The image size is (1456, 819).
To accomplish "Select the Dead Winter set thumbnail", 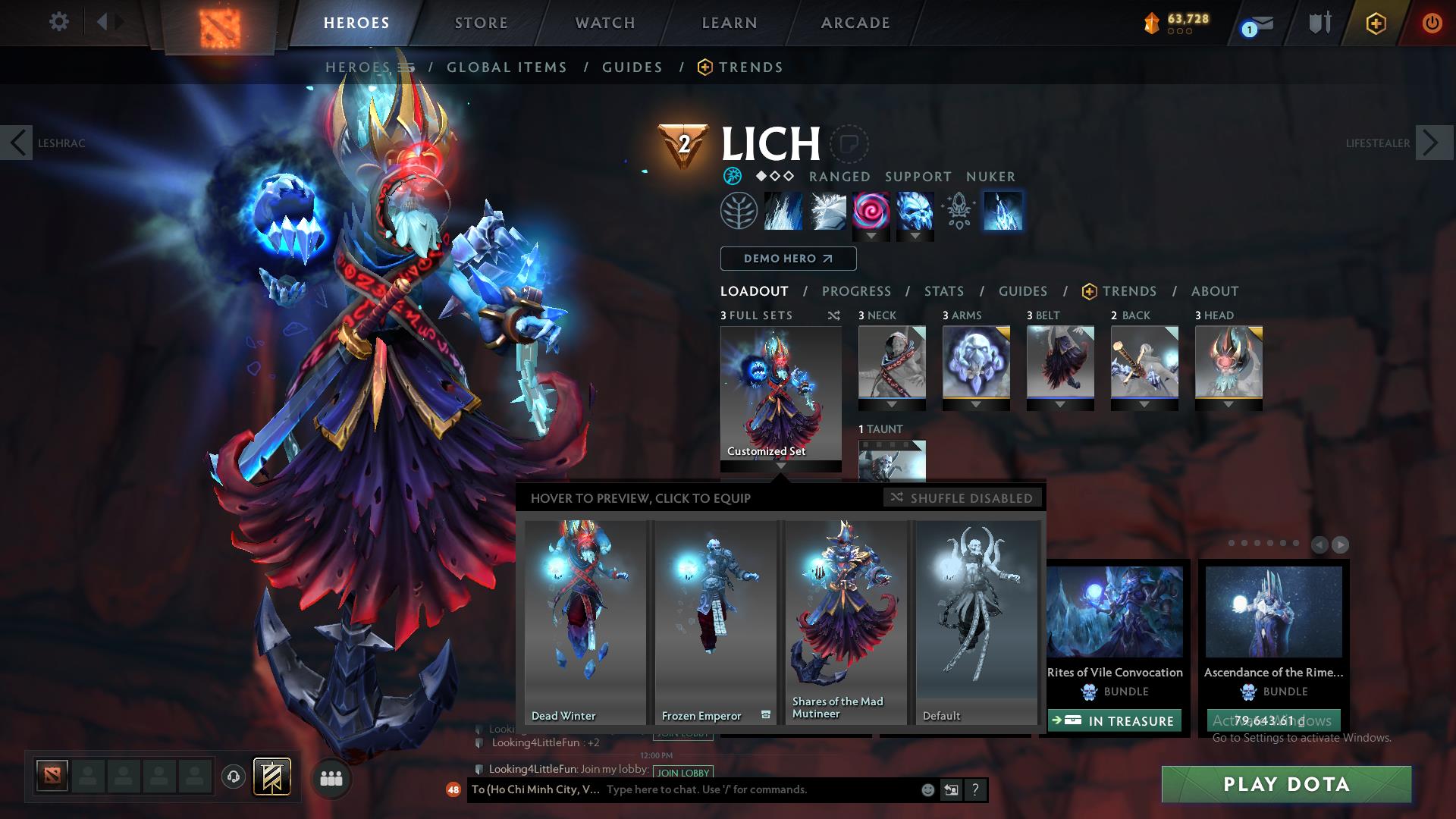I will click(x=585, y=618).
